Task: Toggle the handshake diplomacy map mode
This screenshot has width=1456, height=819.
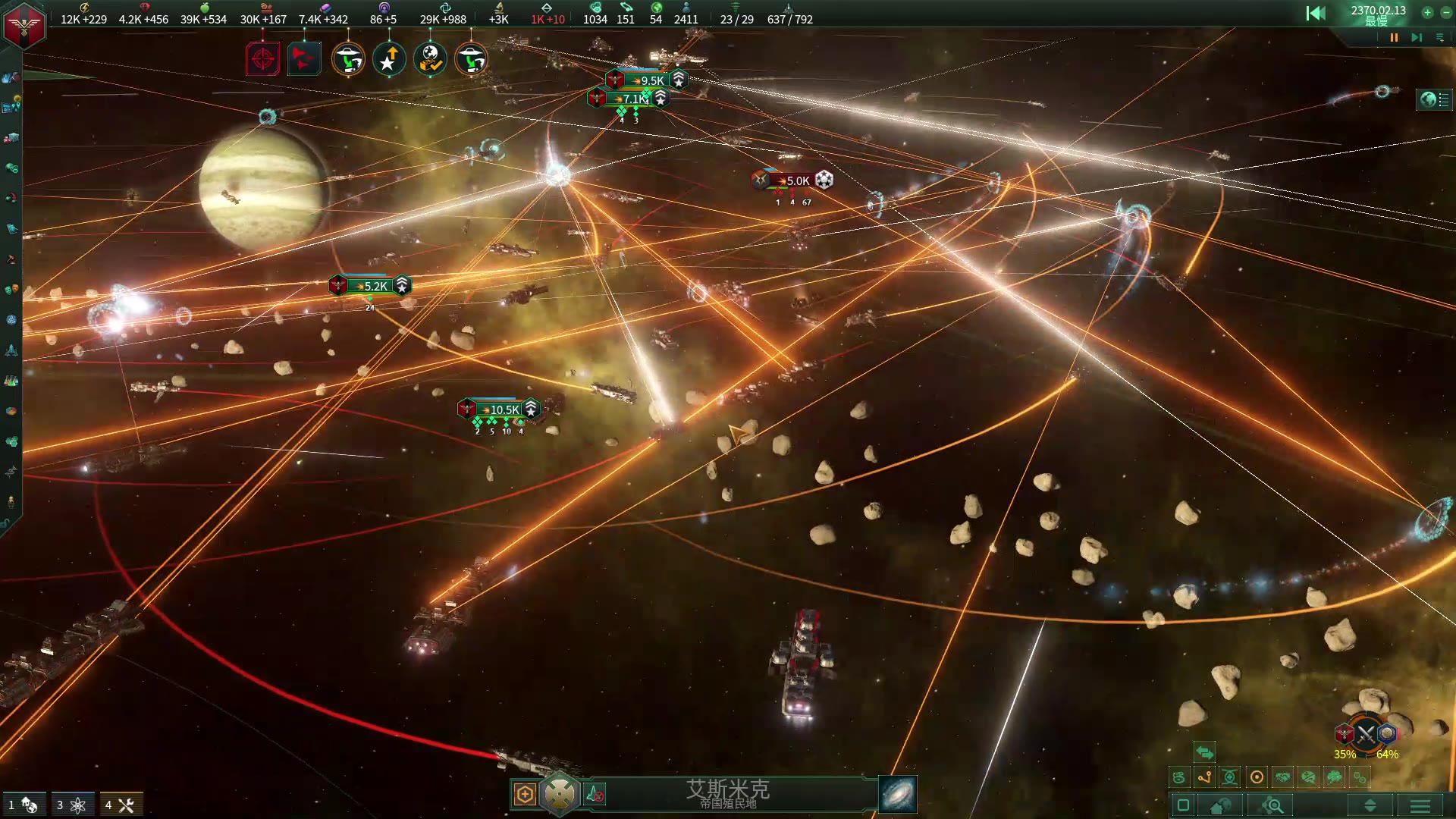Action: tap(1282, 777)
